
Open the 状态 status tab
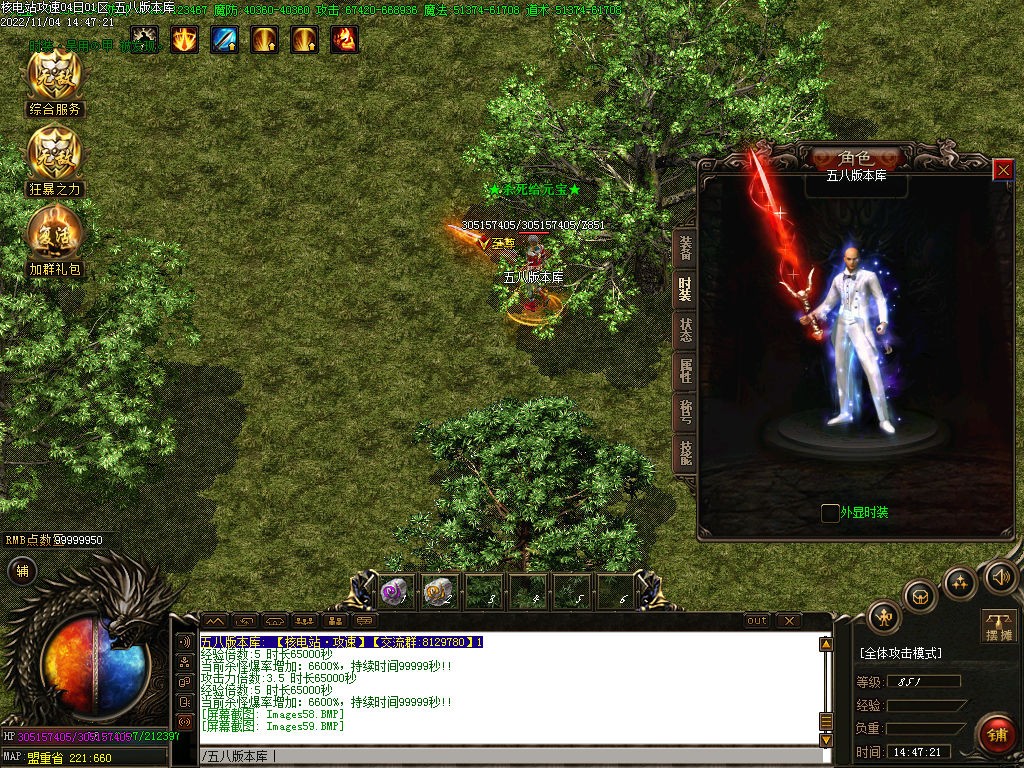click(x=685, y=330)
